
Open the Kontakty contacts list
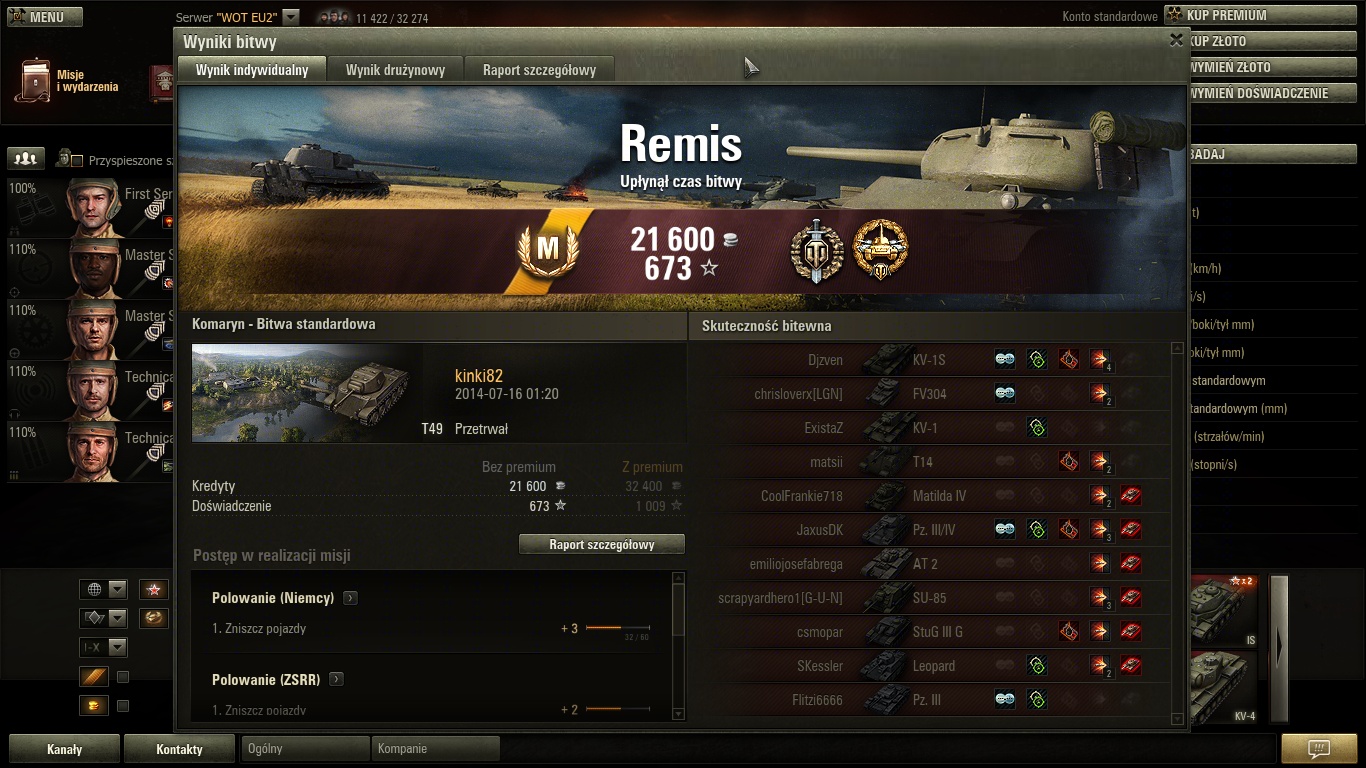coord(180,749)
